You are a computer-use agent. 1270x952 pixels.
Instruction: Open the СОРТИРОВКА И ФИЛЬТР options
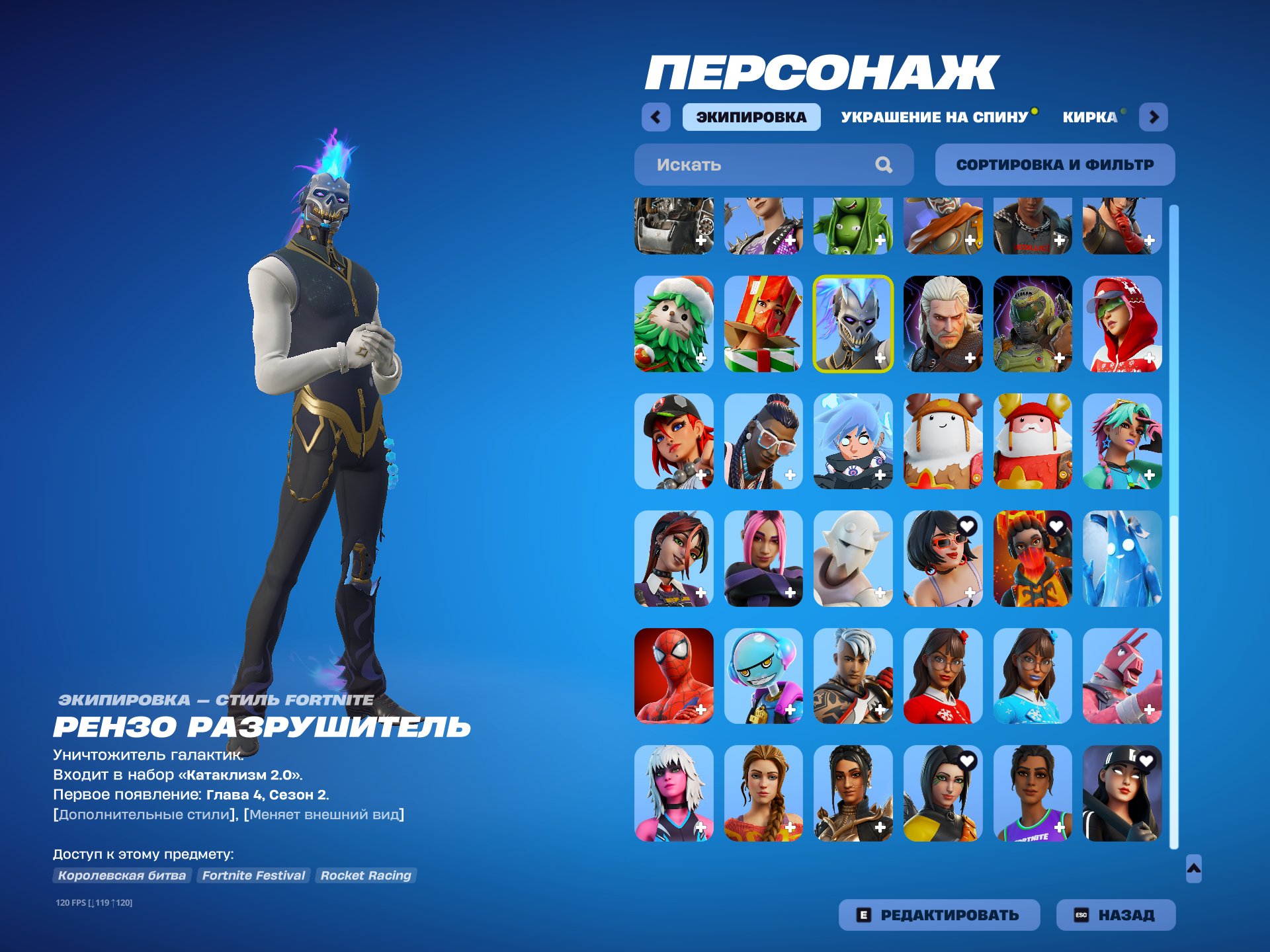[1054, 165]
